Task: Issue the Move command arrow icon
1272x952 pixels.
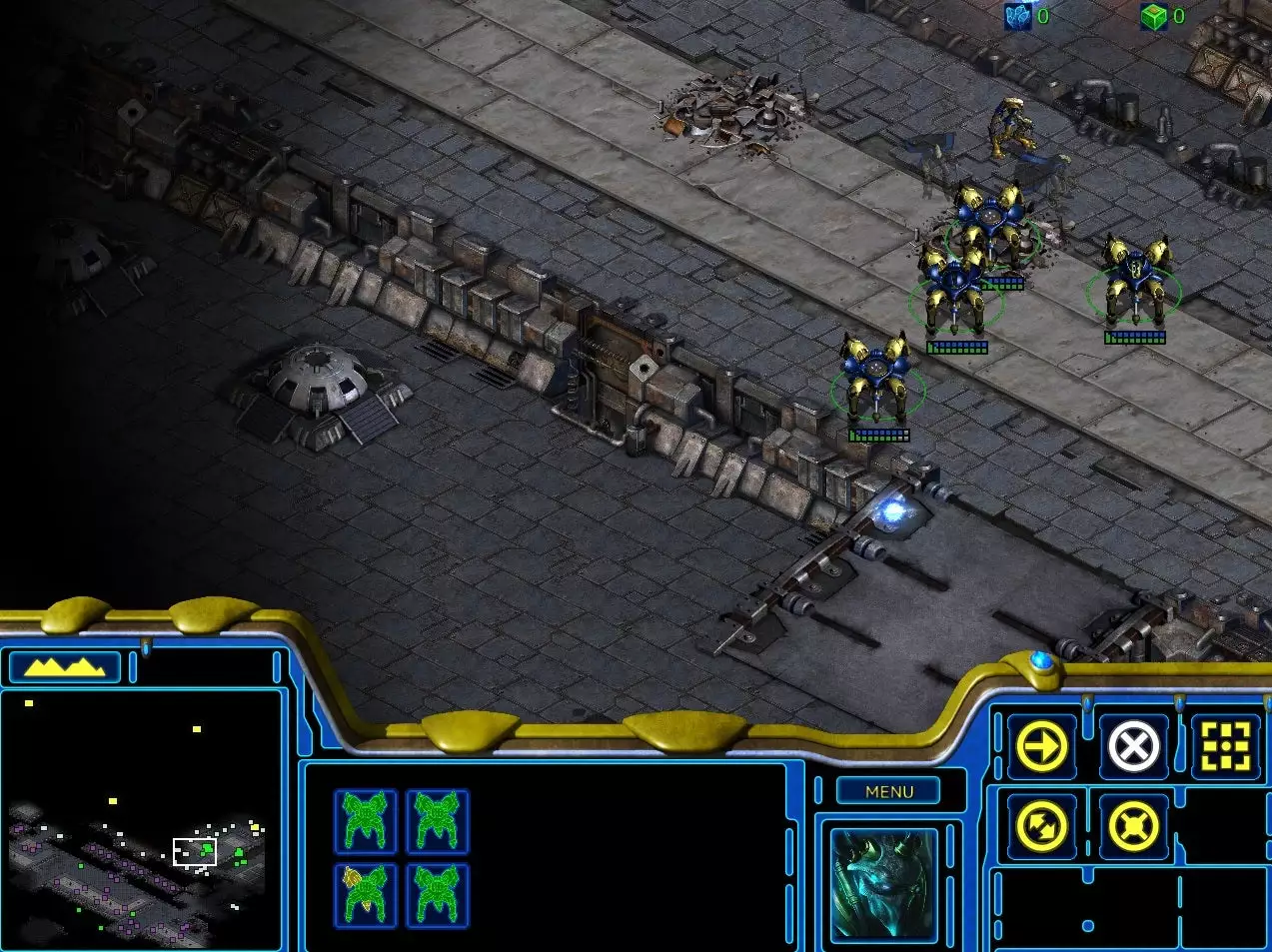Action: click(x=1041, y=746)
